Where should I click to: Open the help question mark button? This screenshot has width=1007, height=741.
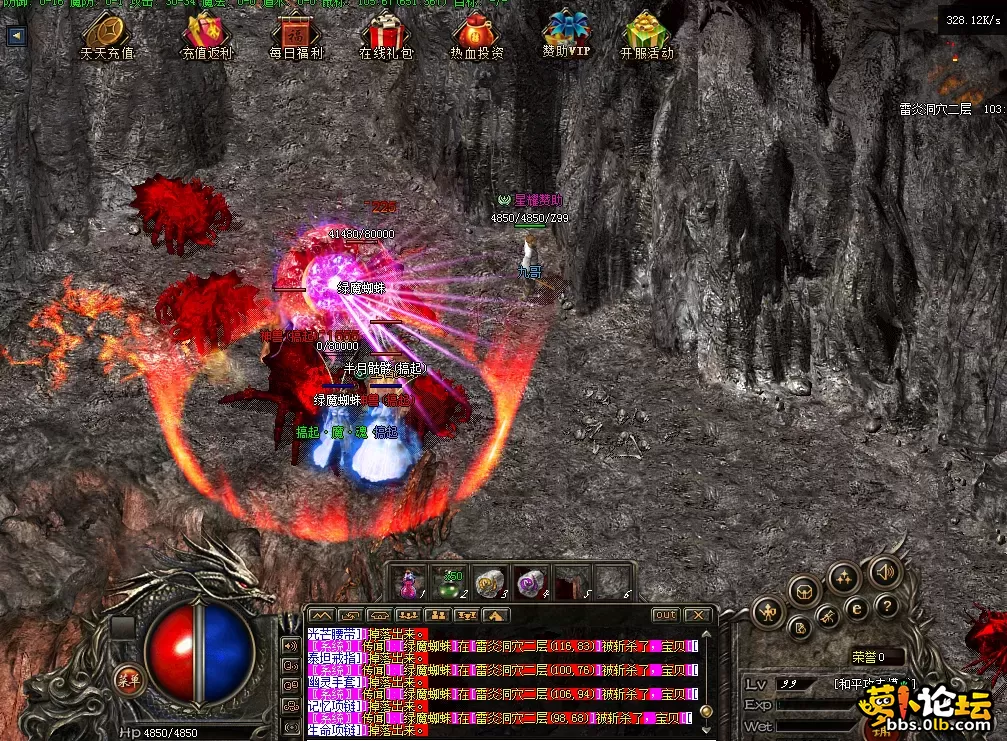(x=886, y=606)
